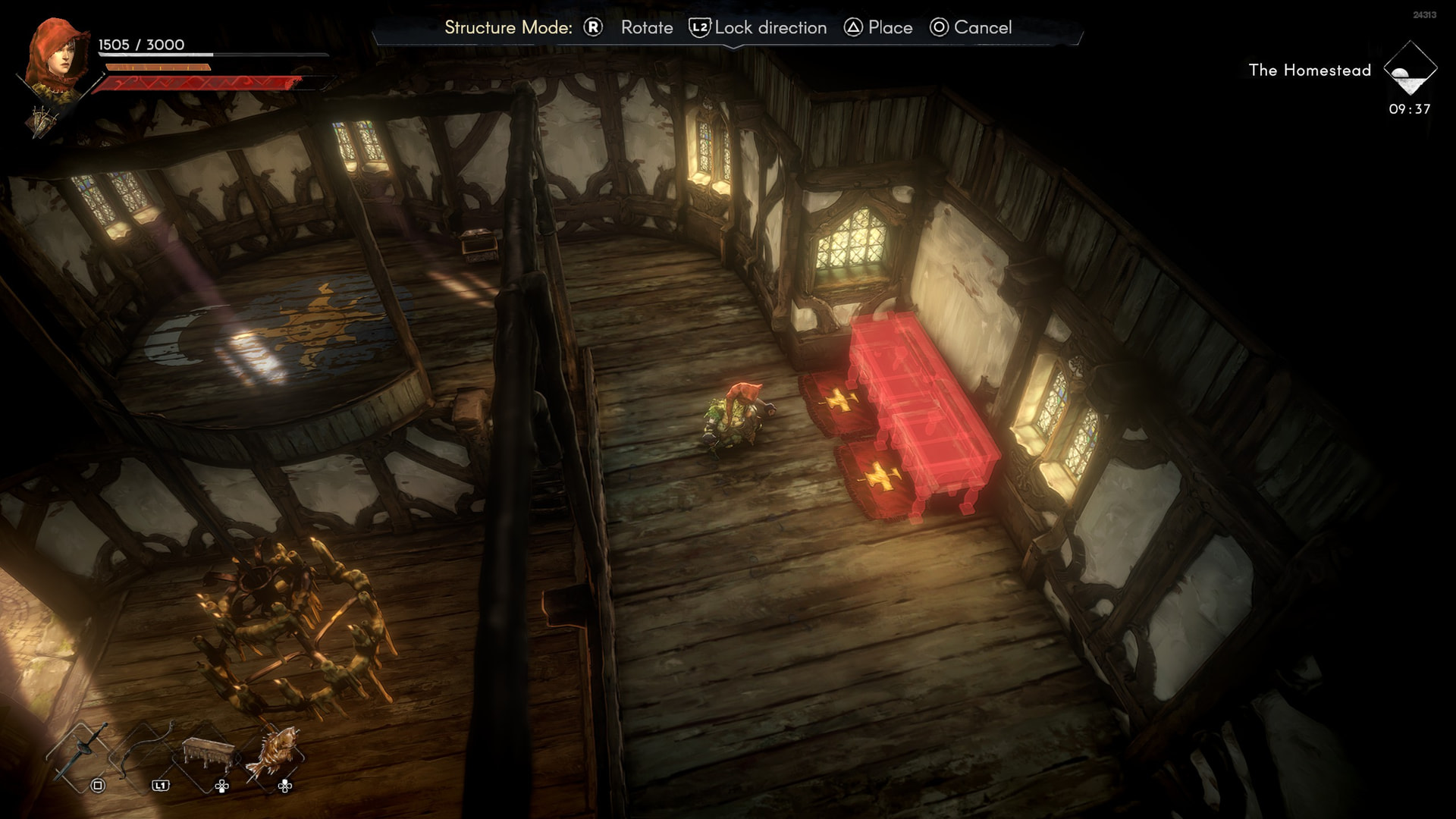
Task: Click the day-night compass diamond icon
Action: coord(1410,70)
